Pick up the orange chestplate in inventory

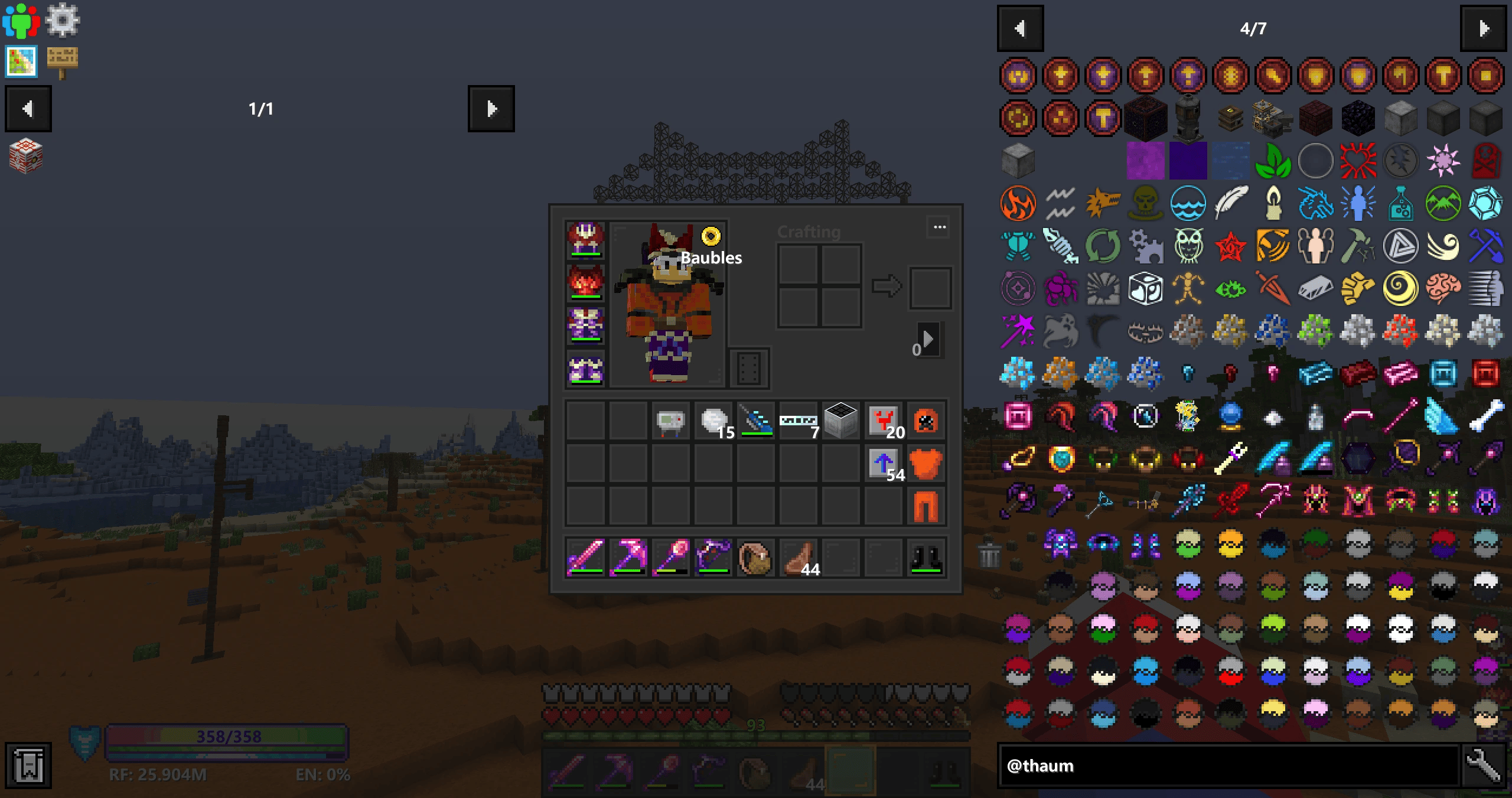926,464
